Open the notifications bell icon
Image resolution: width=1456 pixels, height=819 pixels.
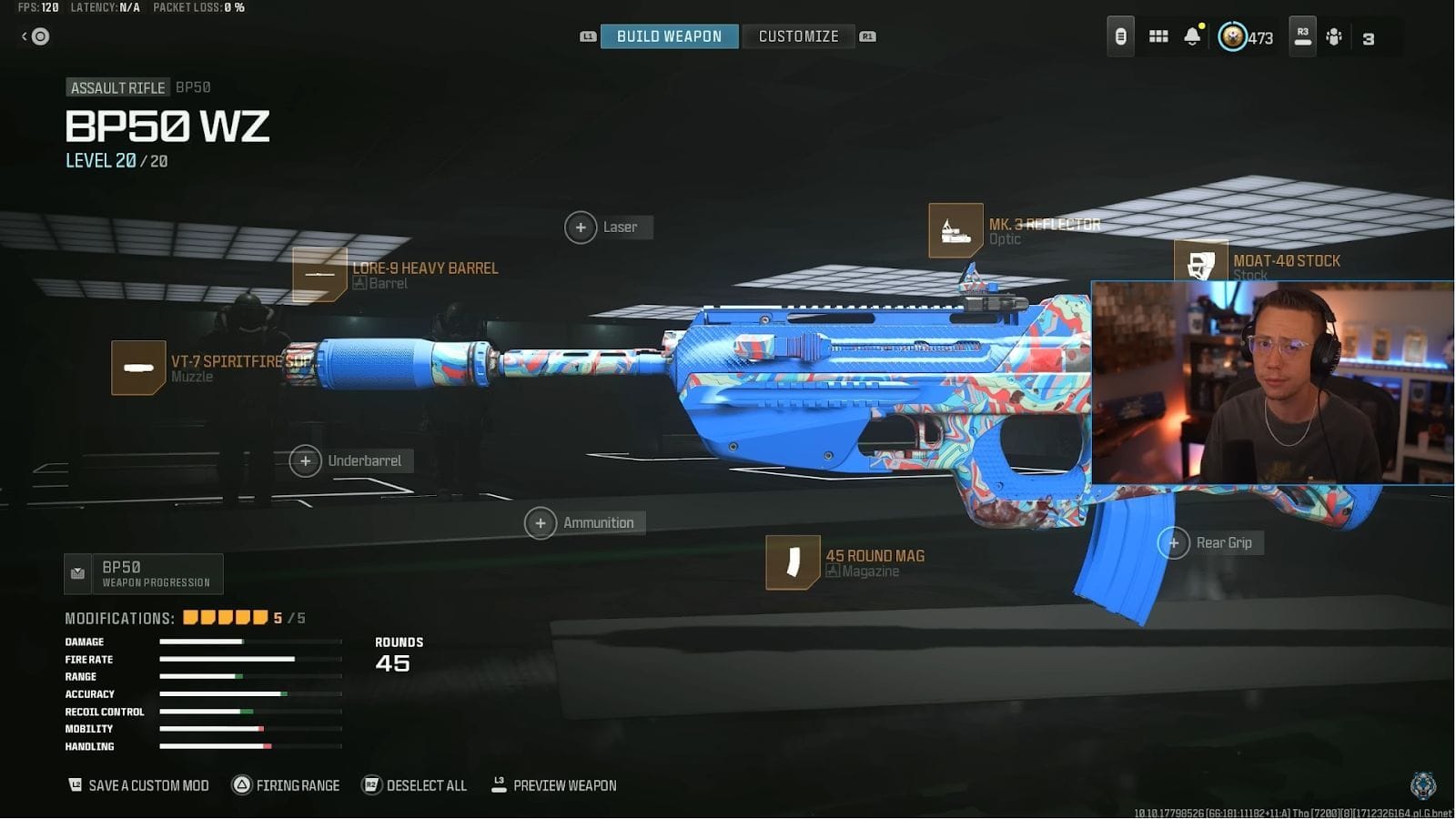(1192, 36)
